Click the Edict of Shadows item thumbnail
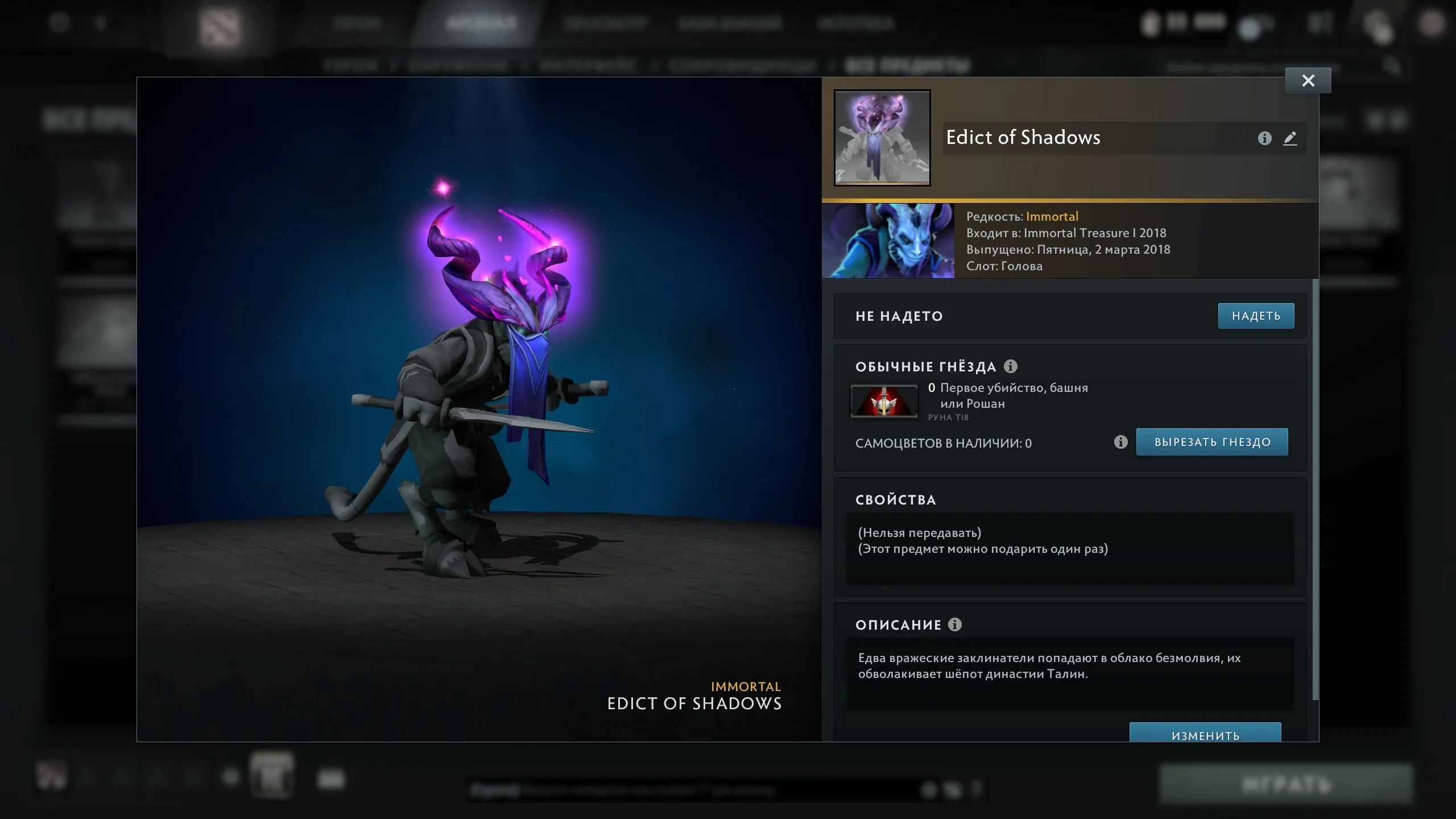This screenshot has width=1456, height=819. pos(882,138)
